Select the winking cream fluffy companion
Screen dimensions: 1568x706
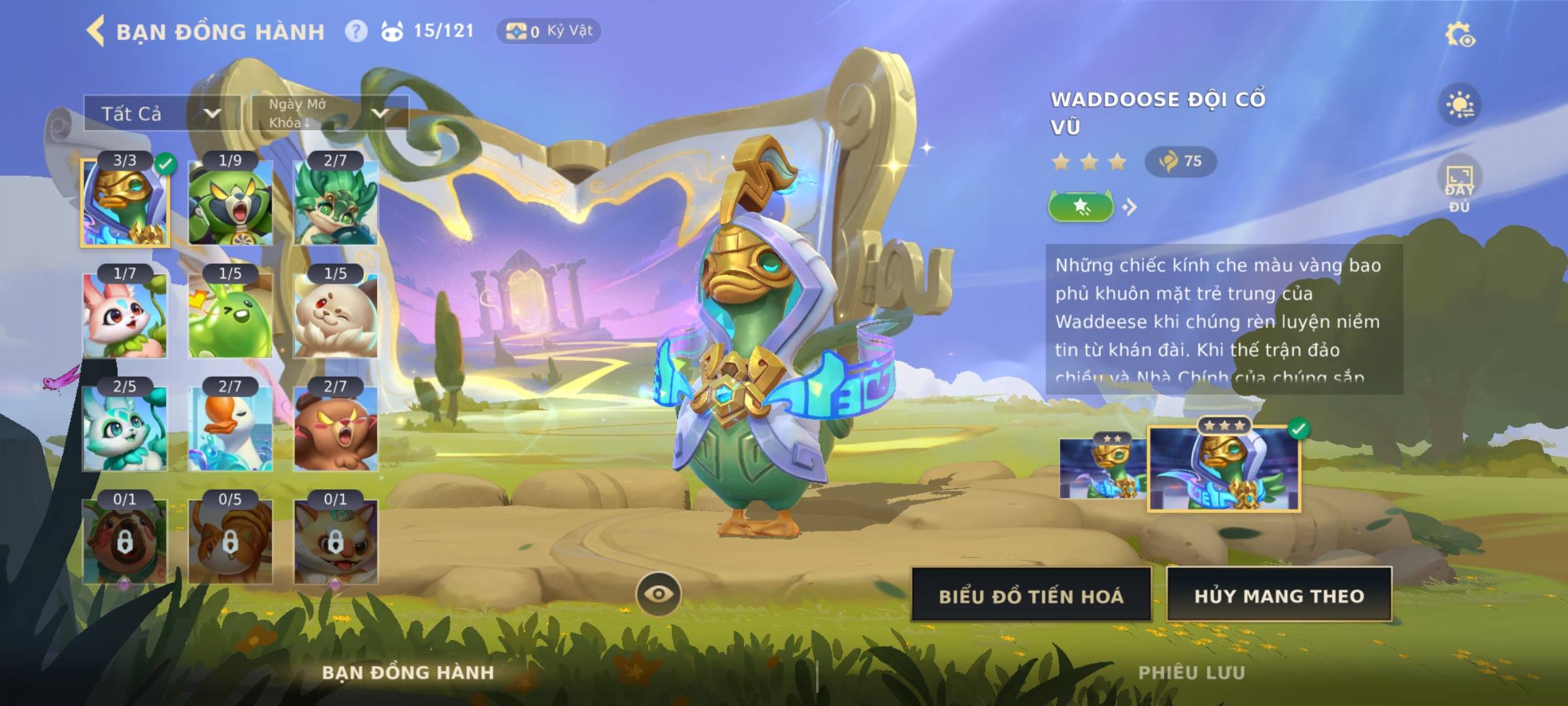coord(335,316)
